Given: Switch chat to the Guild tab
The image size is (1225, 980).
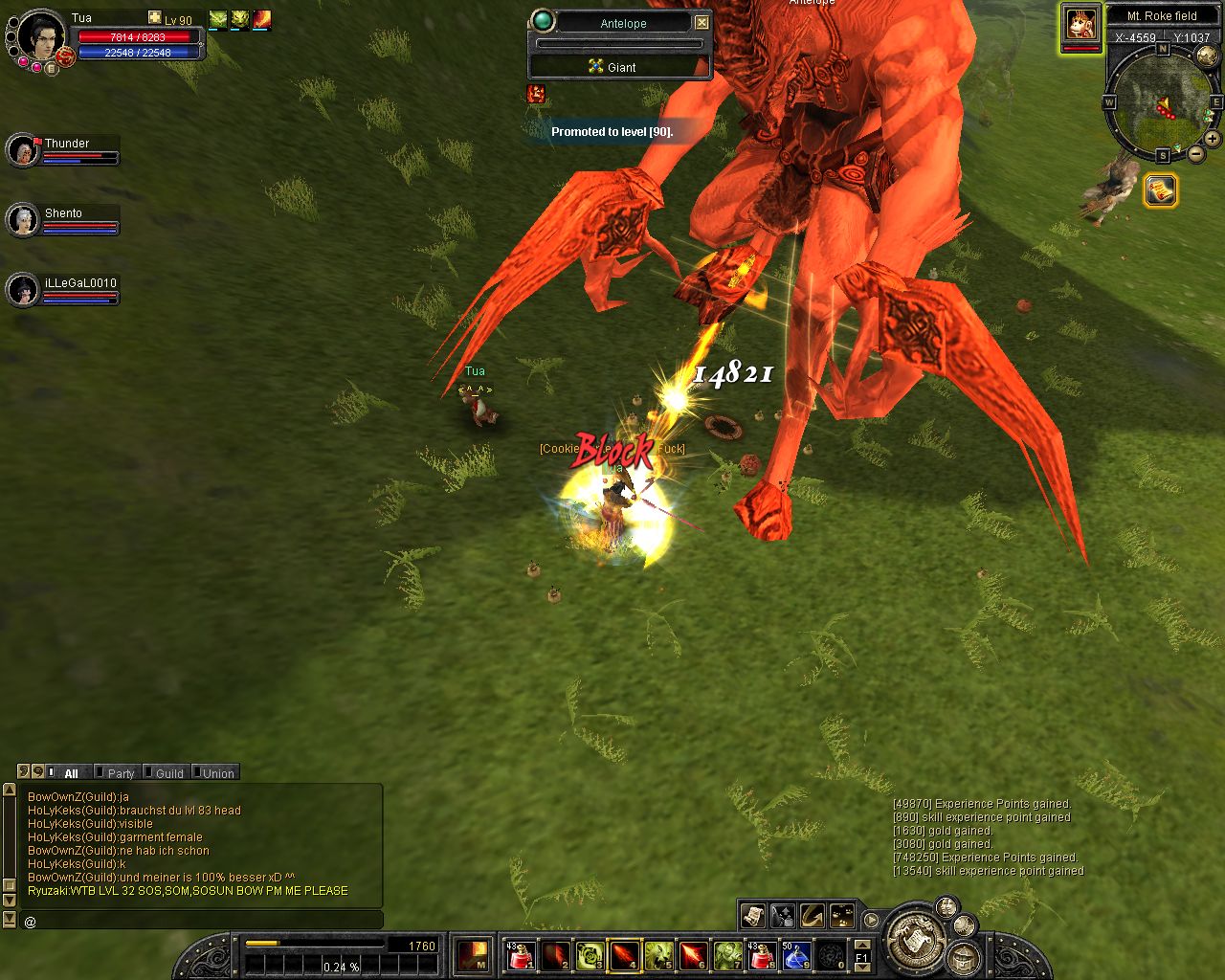Looking at the screenshot, I should click(169, 773).
